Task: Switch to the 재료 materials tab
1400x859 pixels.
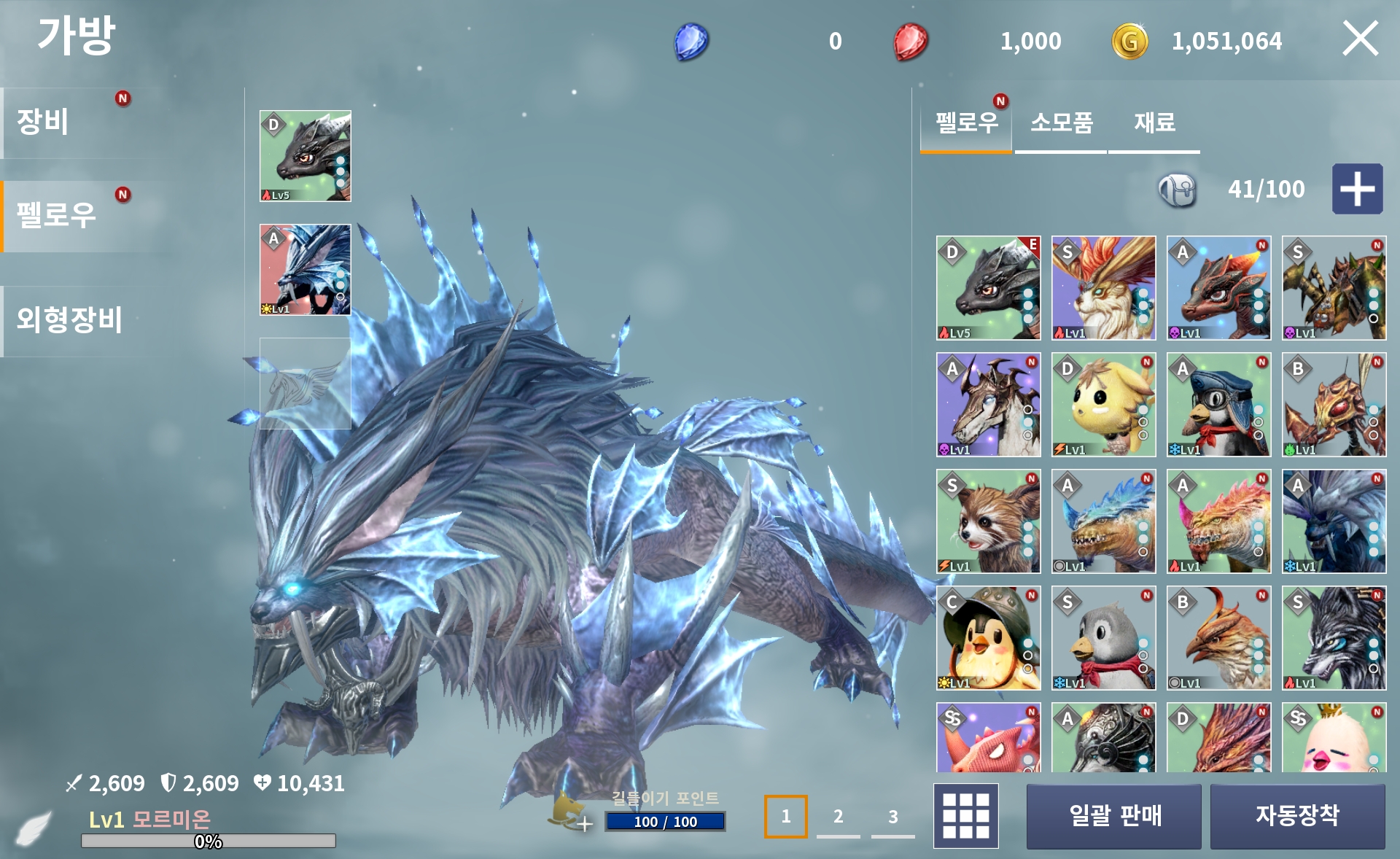Action: pyautogui.click(x=1154, y=124)
